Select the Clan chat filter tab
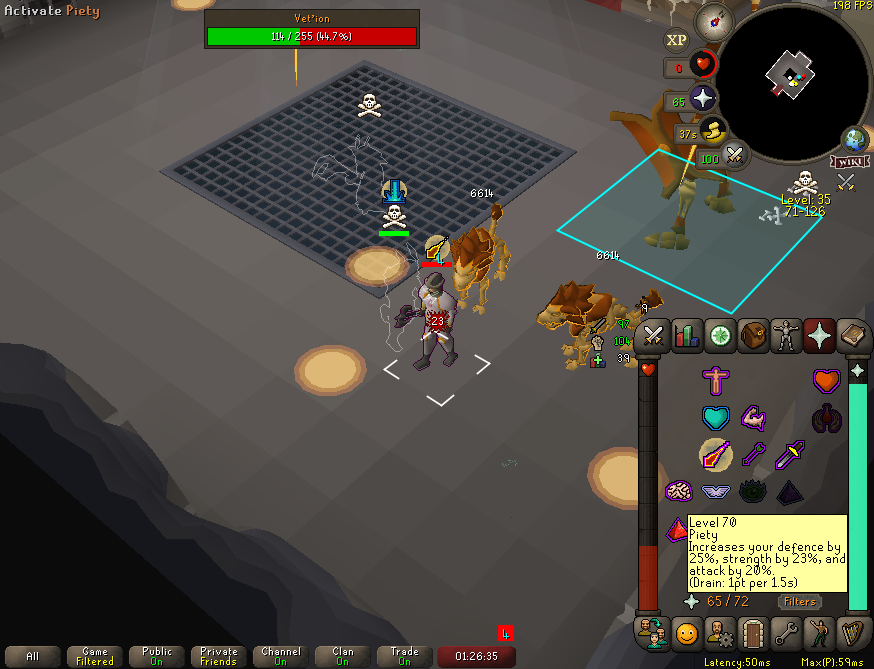The width and height of the screenshot is (874, 669). click(x=343, y=657)
